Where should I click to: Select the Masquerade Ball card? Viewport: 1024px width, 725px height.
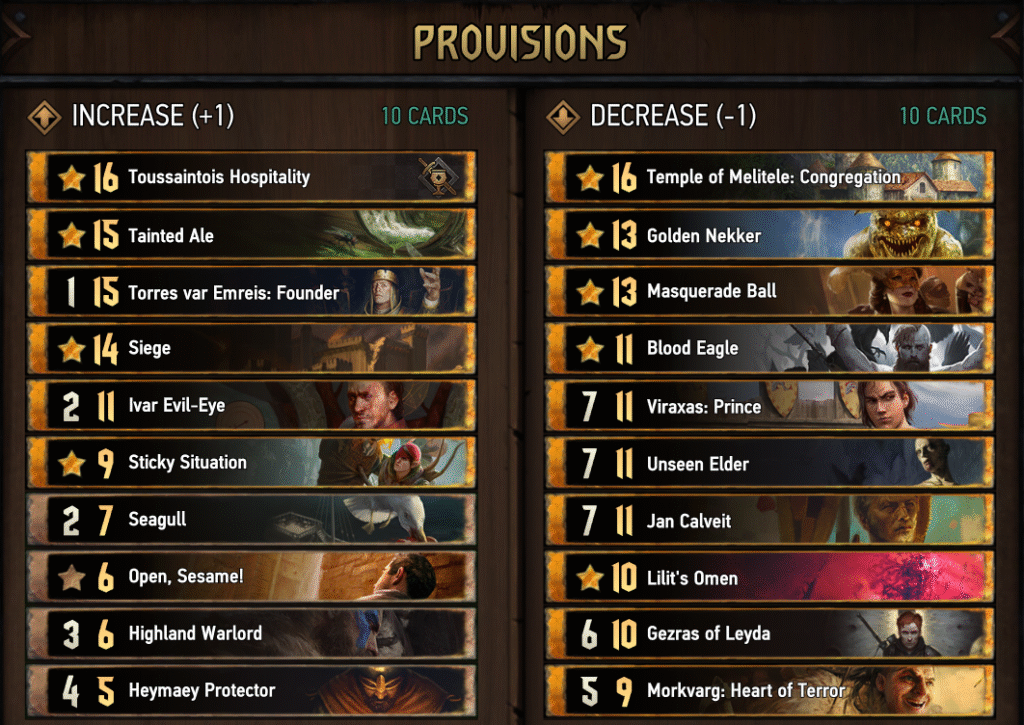[769, 292]
